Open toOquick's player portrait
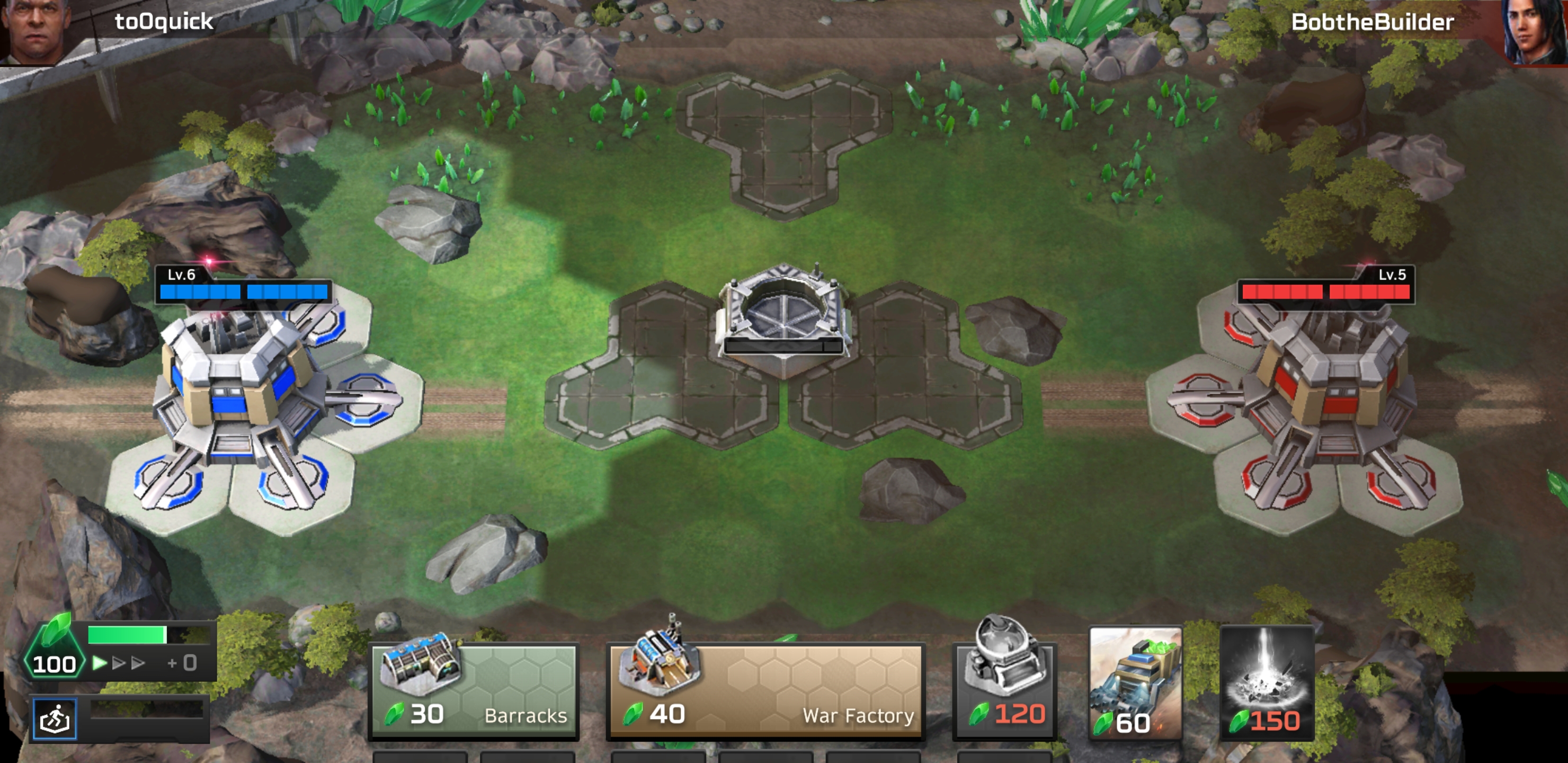The image size is (1568, 763). pyautogui.click(x=35, y=30)
